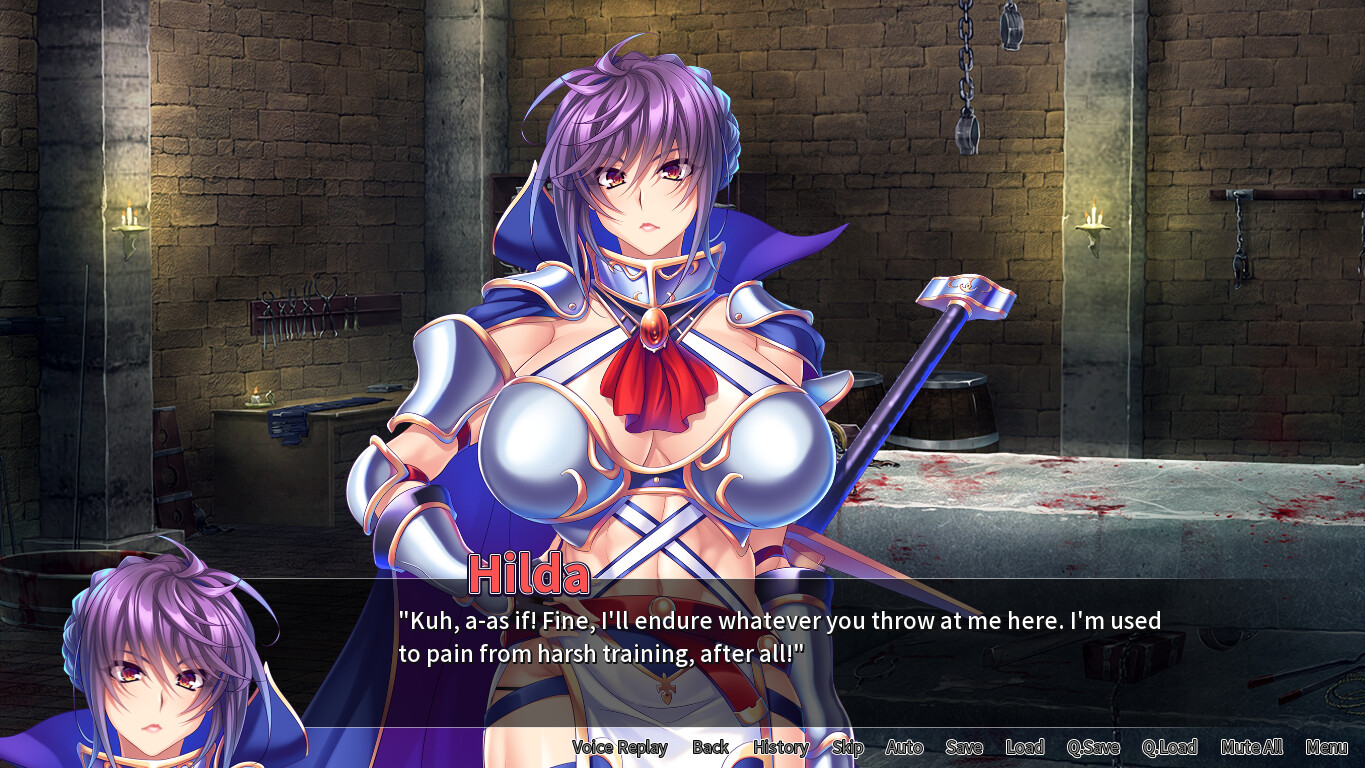Open the game Menu
This screenshot has width=1365, height=768.
1326,747
